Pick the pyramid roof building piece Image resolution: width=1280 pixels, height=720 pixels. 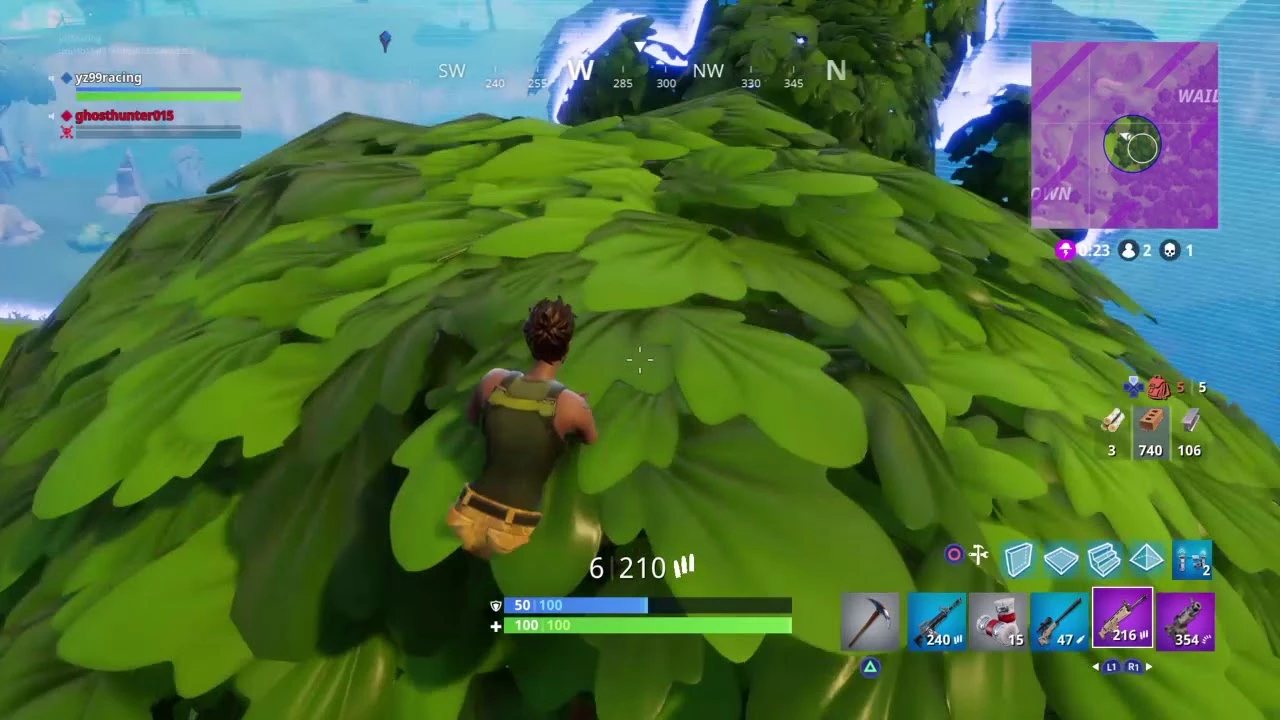(1147, 560)
